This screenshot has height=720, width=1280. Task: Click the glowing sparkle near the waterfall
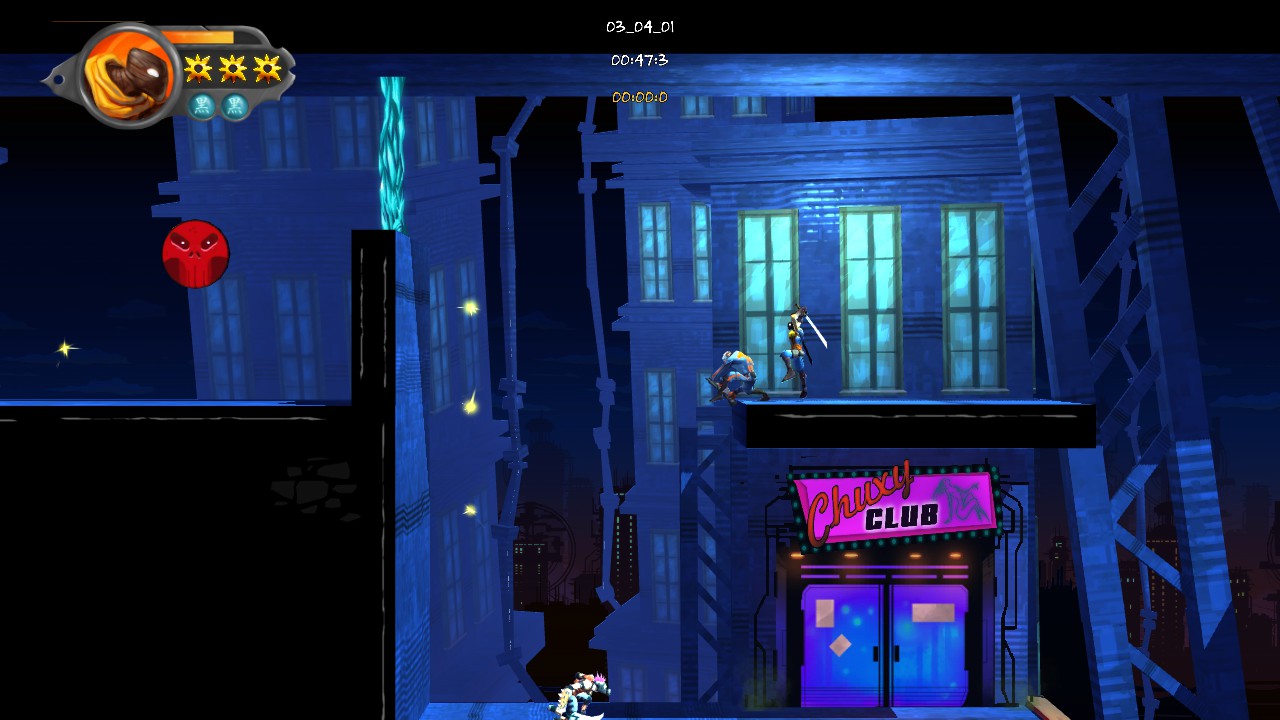tap(469, 308)
